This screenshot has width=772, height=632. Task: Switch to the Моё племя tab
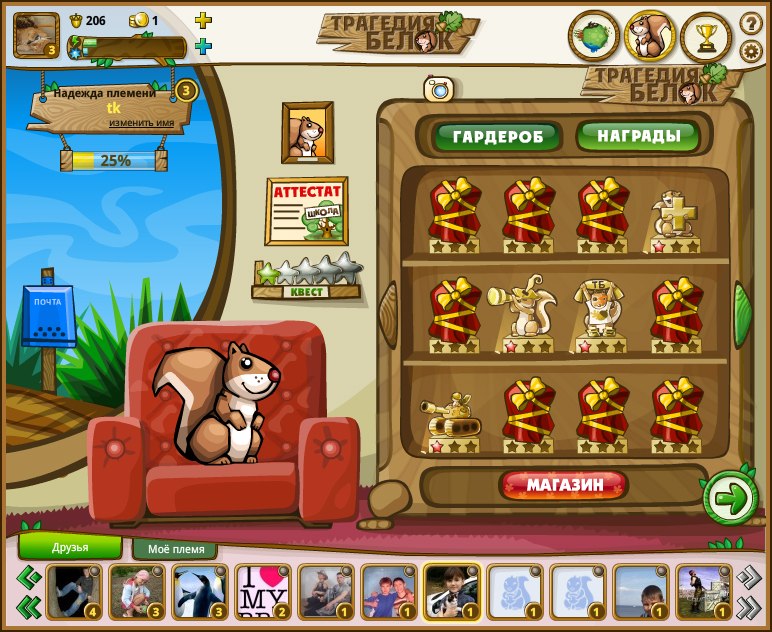[175, 549]
